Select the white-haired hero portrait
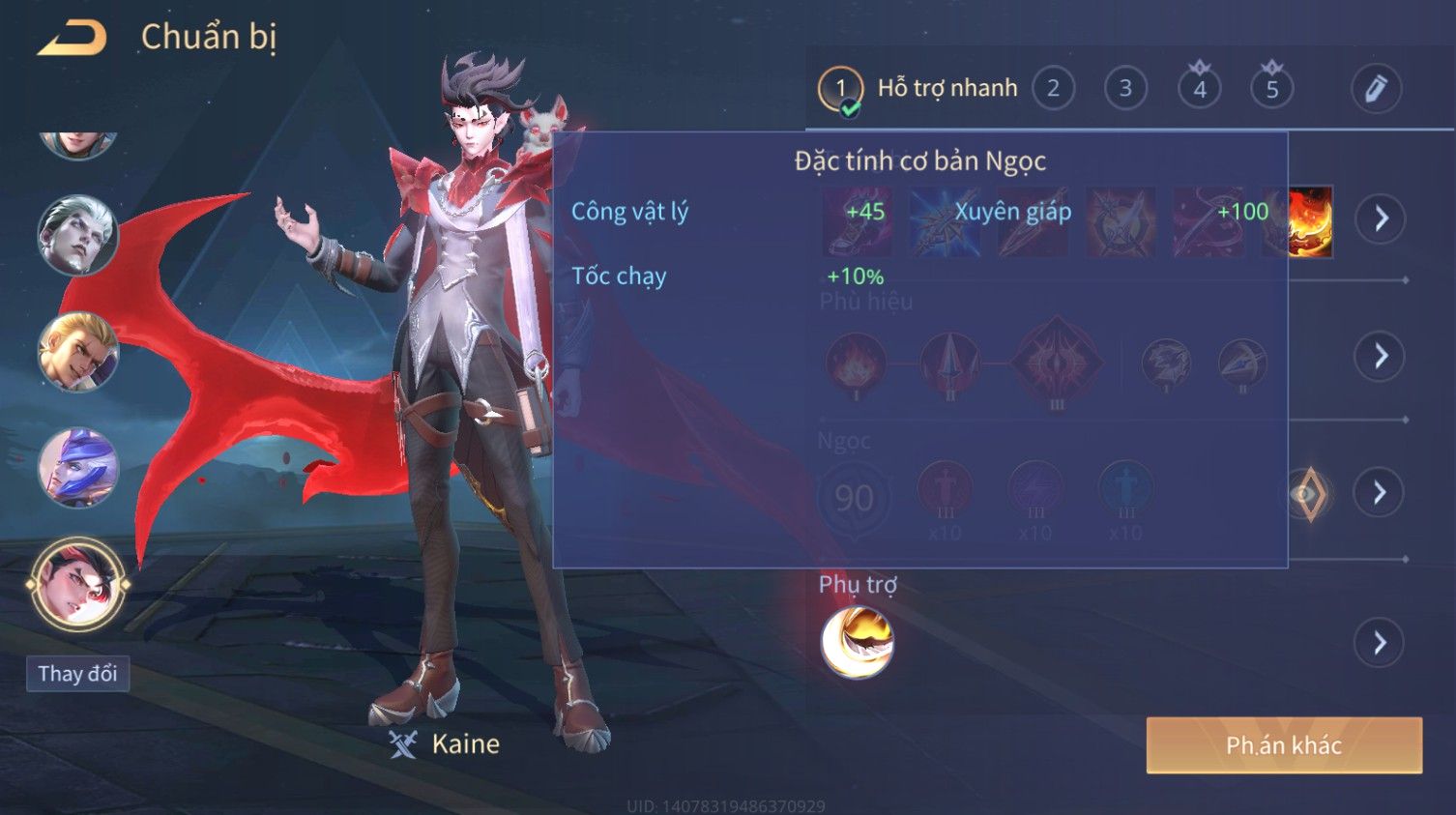Image resolution: width=1456 pixels, height=815 pixels. pyautogui.click(x=77, y=236)
